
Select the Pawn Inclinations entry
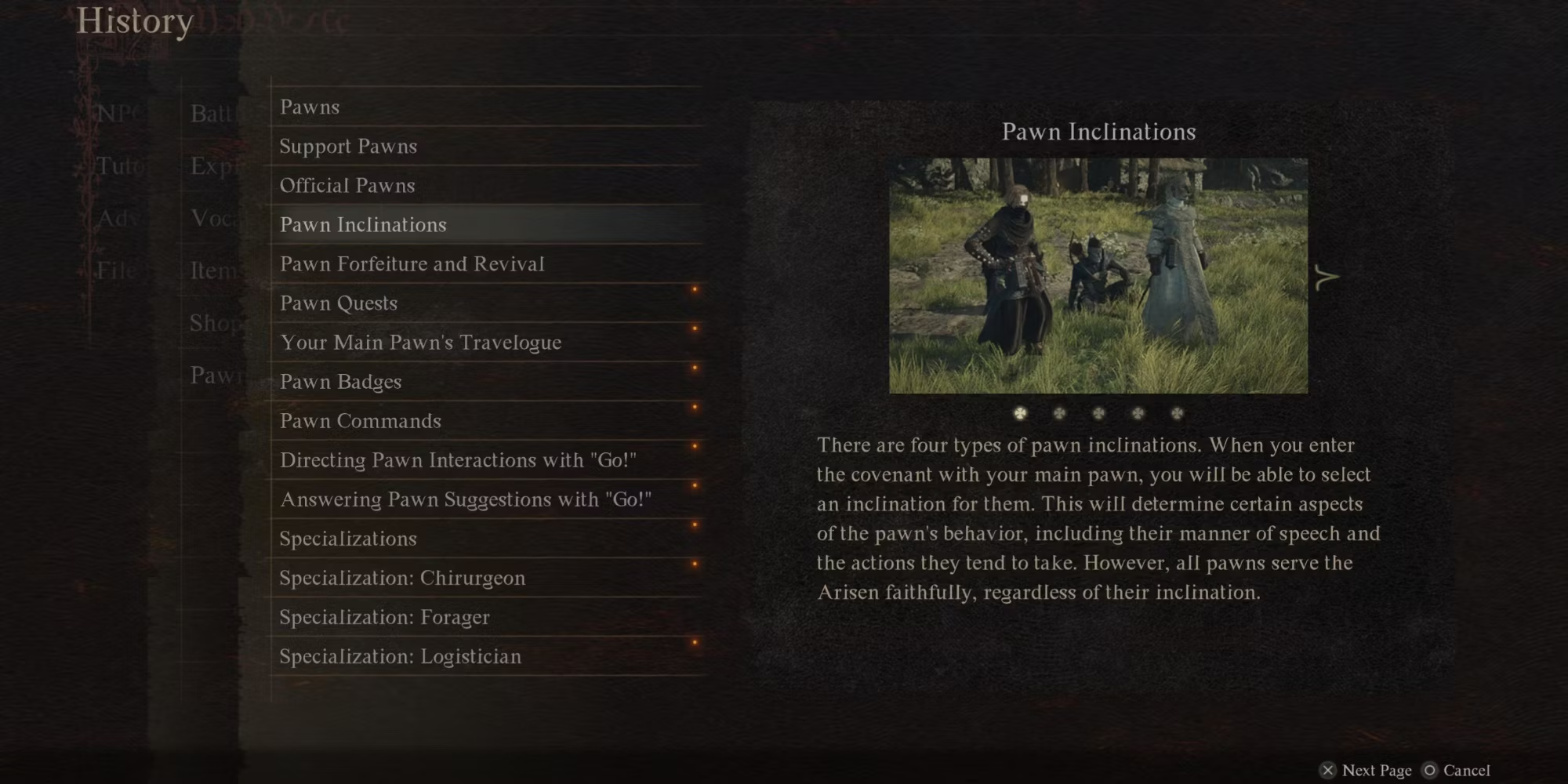(363, 225)
